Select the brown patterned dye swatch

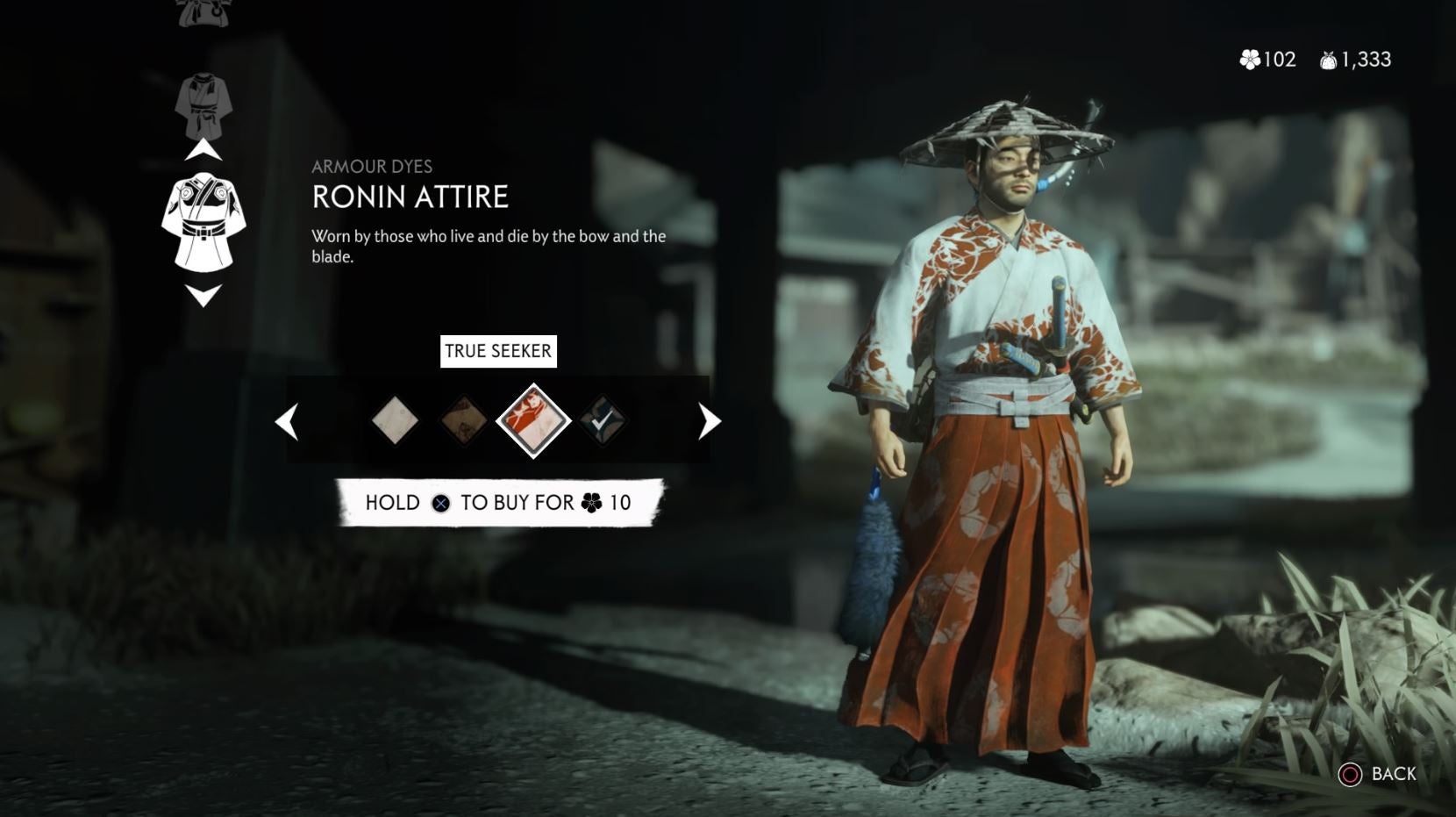(x=463, y=420)
